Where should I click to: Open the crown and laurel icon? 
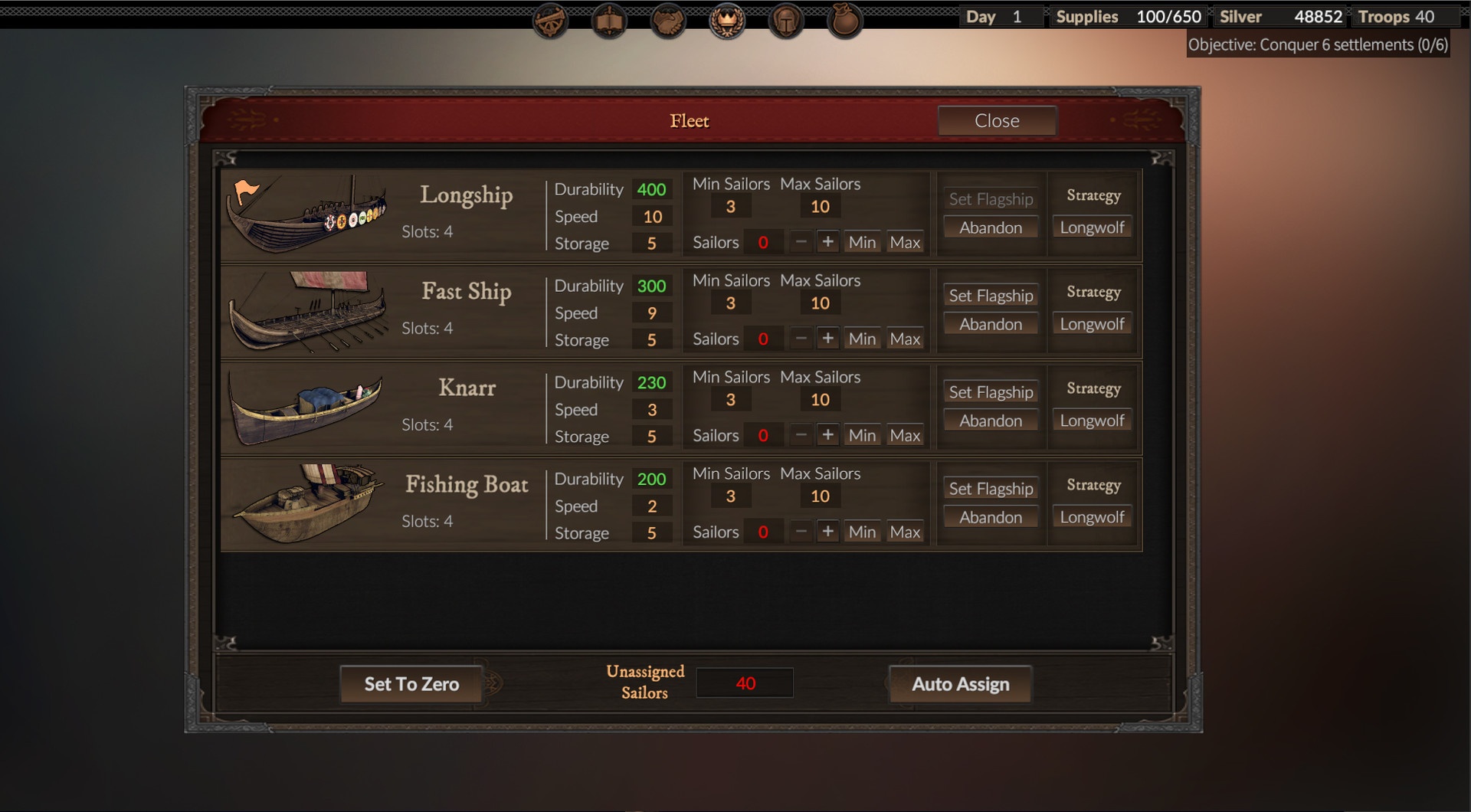pos(727,21)
